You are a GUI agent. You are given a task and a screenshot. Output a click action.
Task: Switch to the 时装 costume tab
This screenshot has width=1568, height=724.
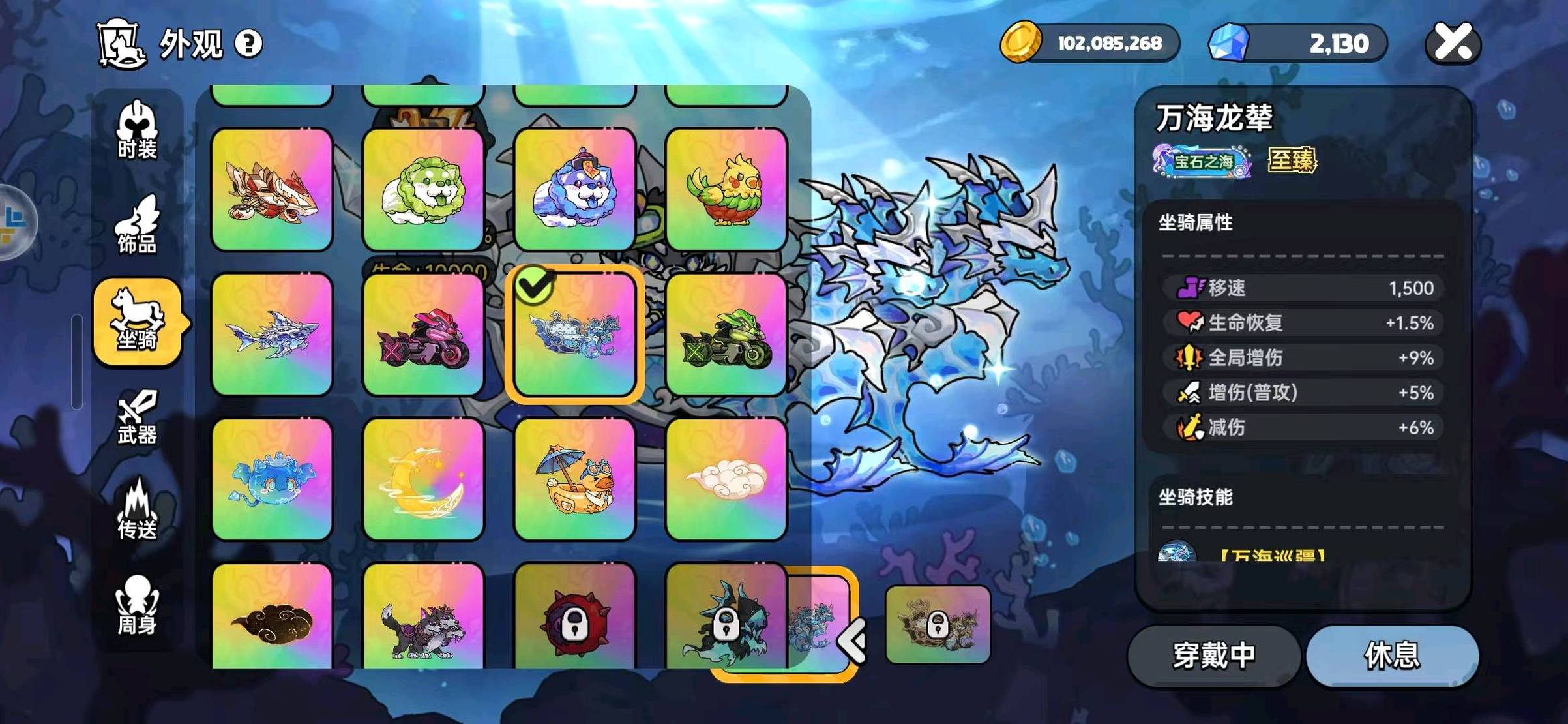[137, 130]
